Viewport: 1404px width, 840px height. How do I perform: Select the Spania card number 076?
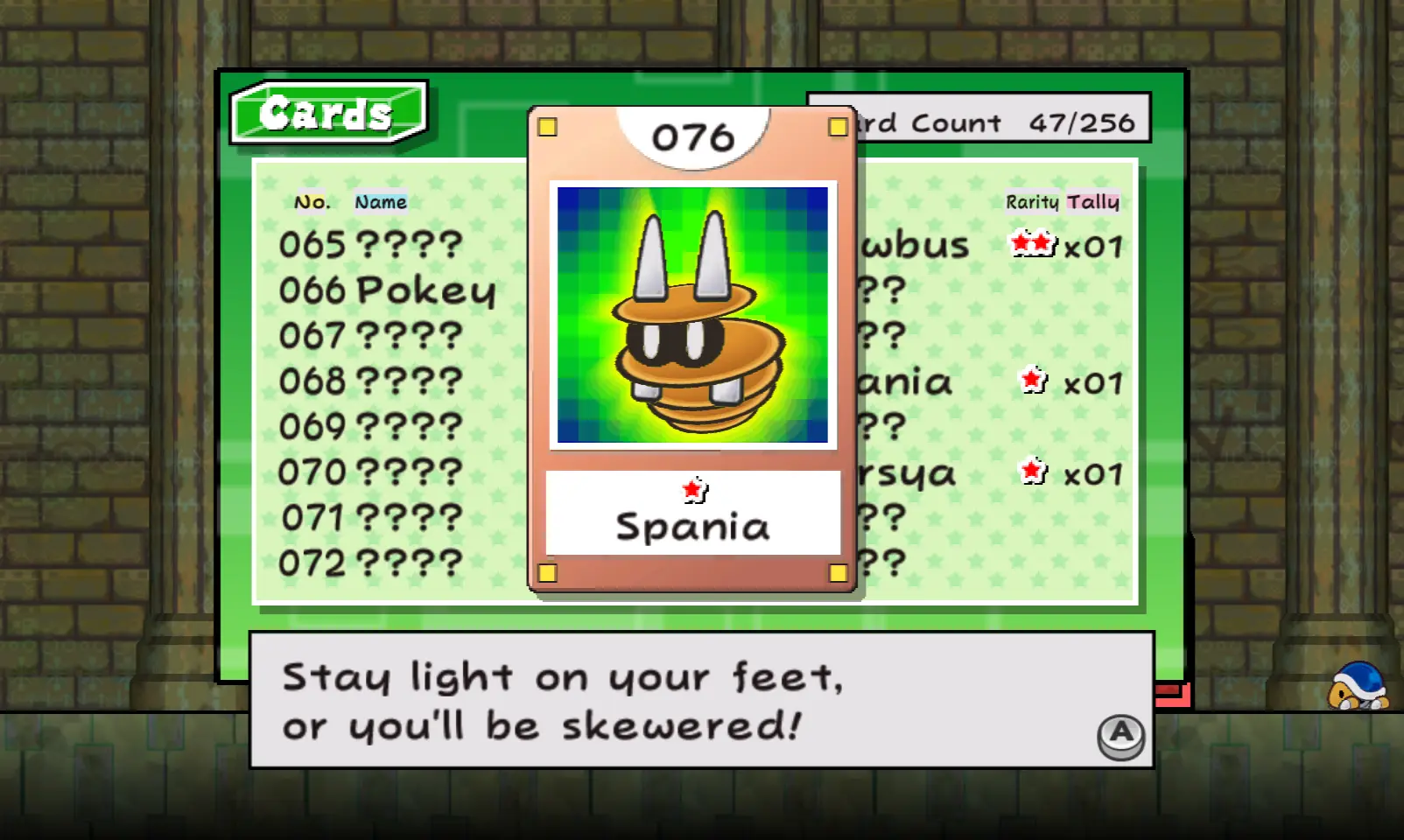[x=692, y=350]
